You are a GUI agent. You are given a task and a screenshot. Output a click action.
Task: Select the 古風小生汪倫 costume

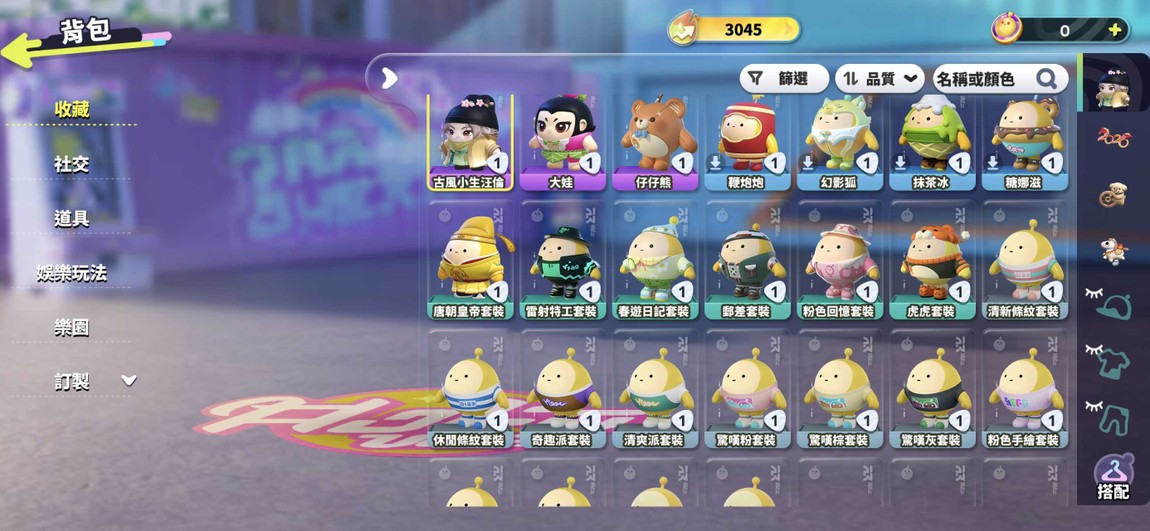(471, 141)
